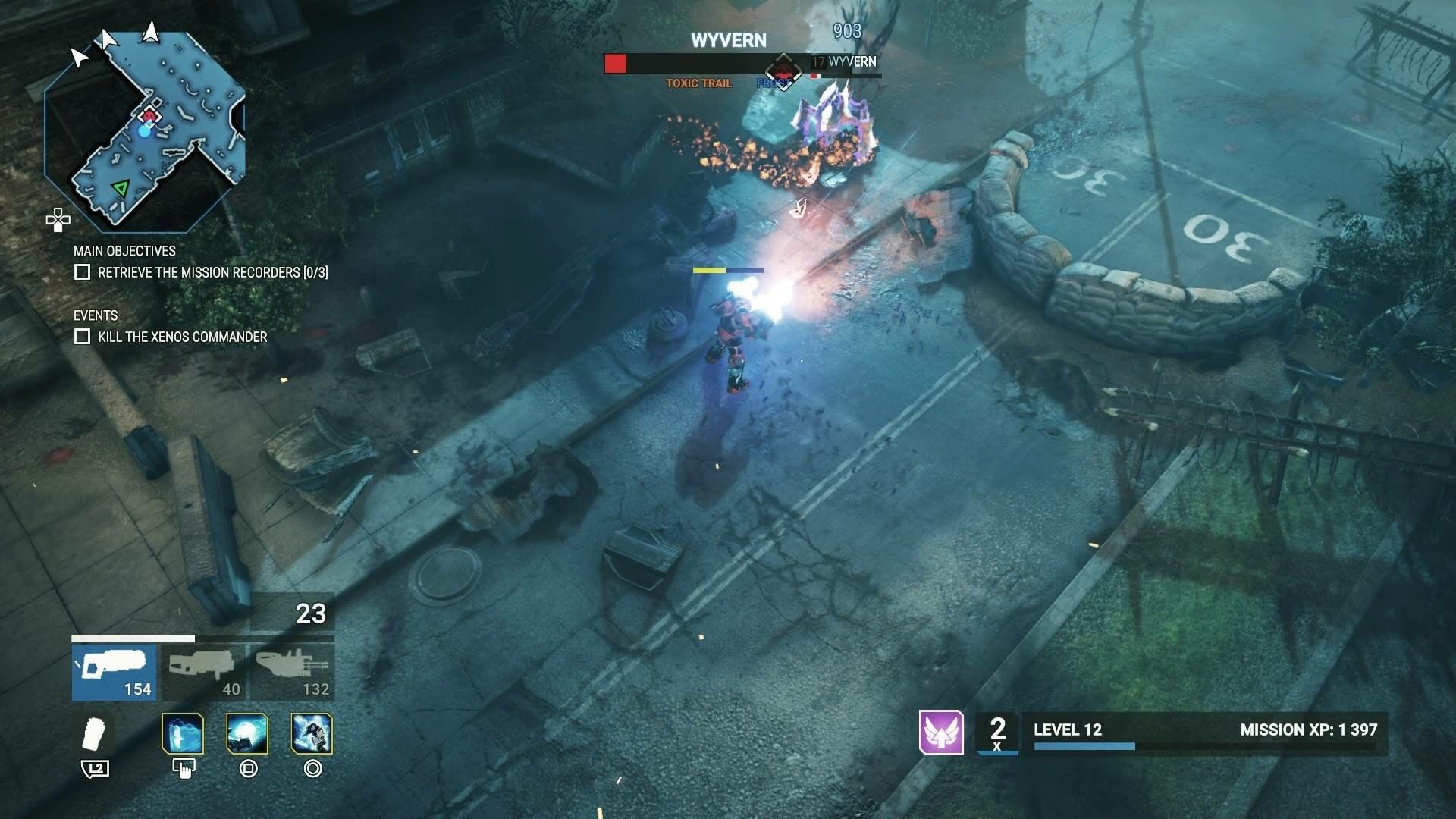Collapse the Events list heading
The height and width of the screenshot is (819, 1456).
click(x=96, y=316)
